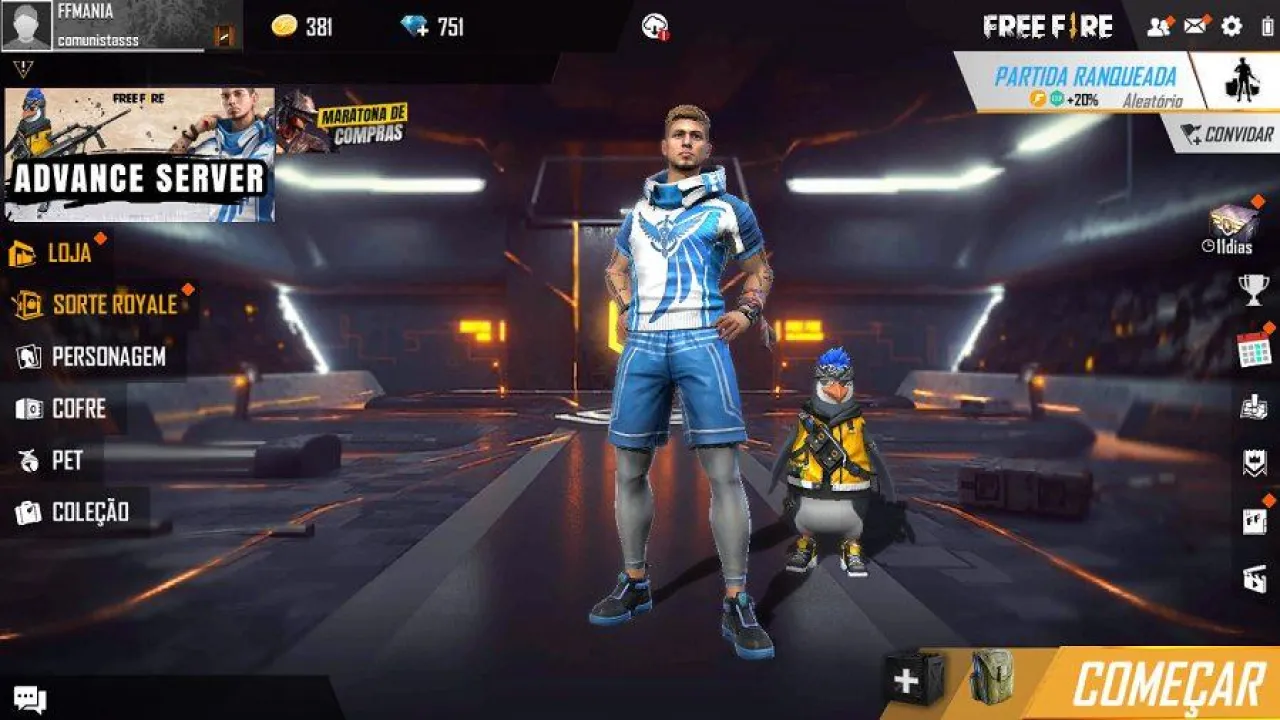The image size is (1280, 720).
Task: Open the mail inbox icon
Action: 1194,27
